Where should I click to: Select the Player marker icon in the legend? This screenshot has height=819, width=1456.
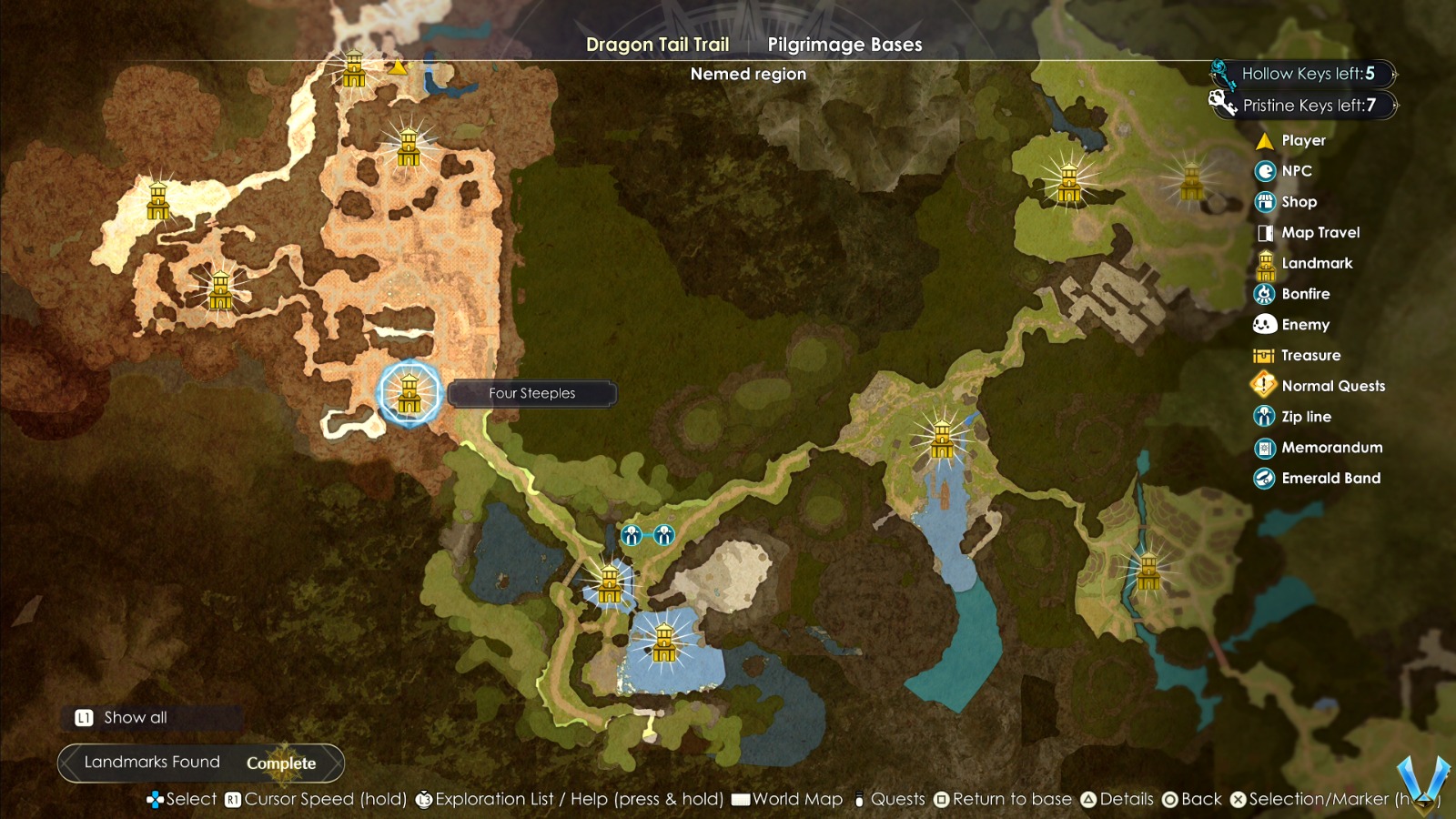[1265, 140]
